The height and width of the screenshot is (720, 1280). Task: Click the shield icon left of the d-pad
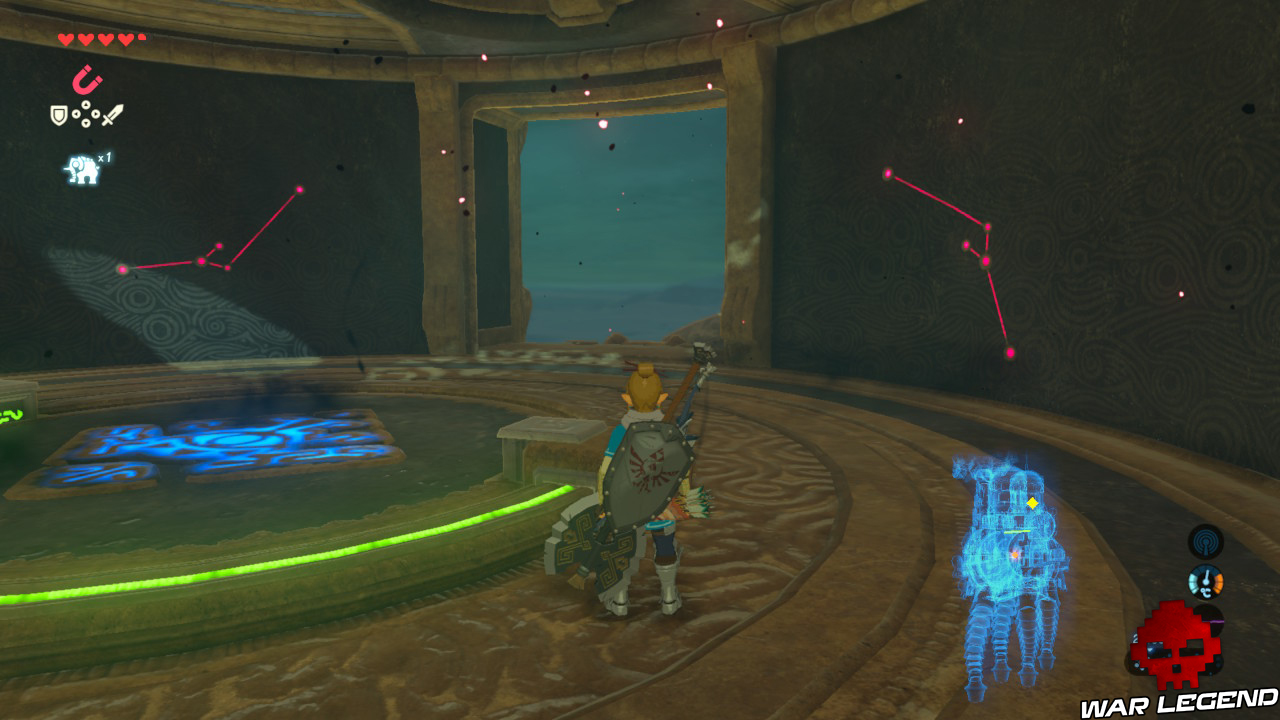[x=57, y=114]
